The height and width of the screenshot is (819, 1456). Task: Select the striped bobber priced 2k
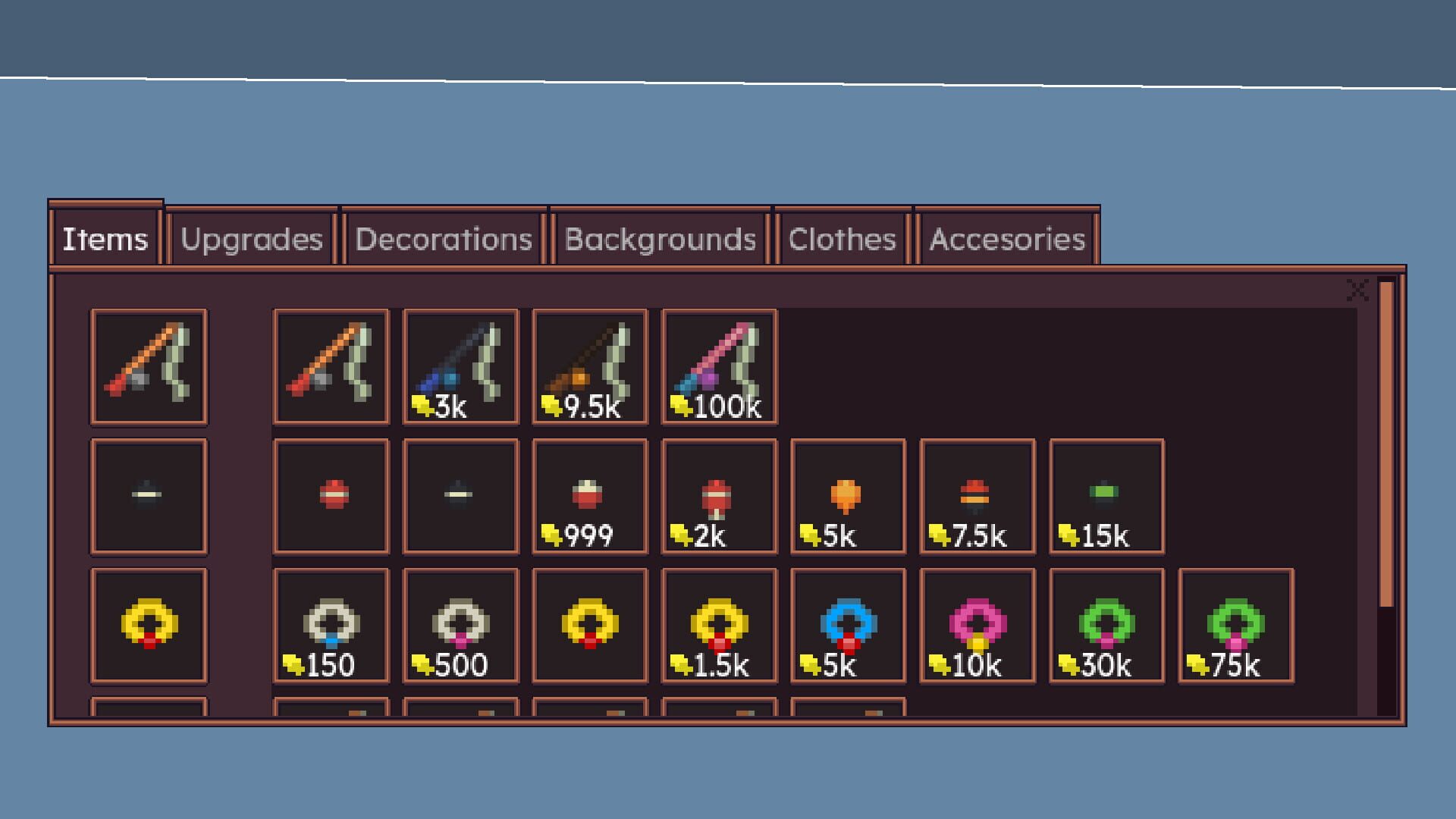coord(718,497)
